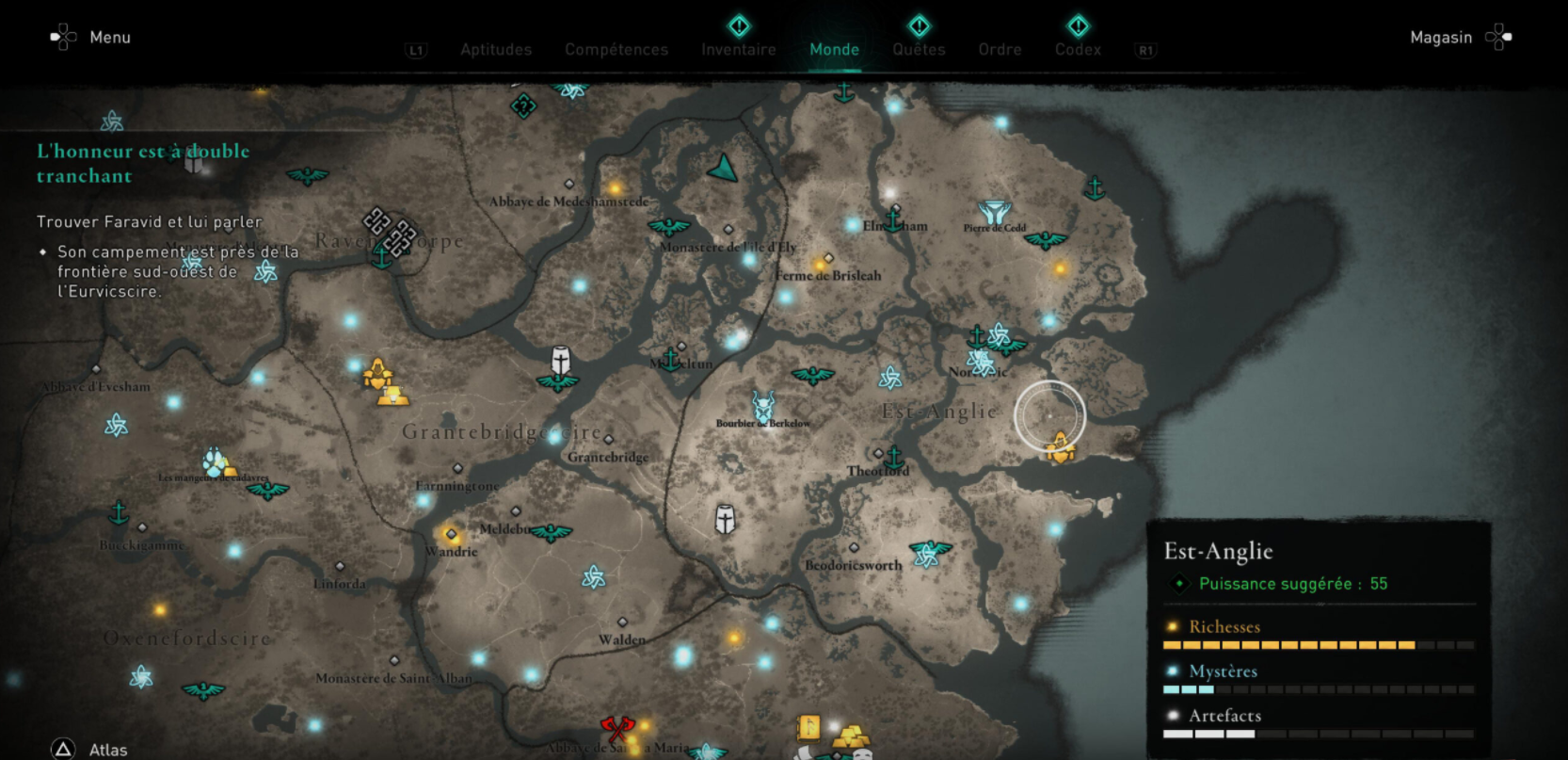The width and height of the screenshot is (1568, 760).
Task: Open the Inventaire tab
Action: tap(738, 49)
